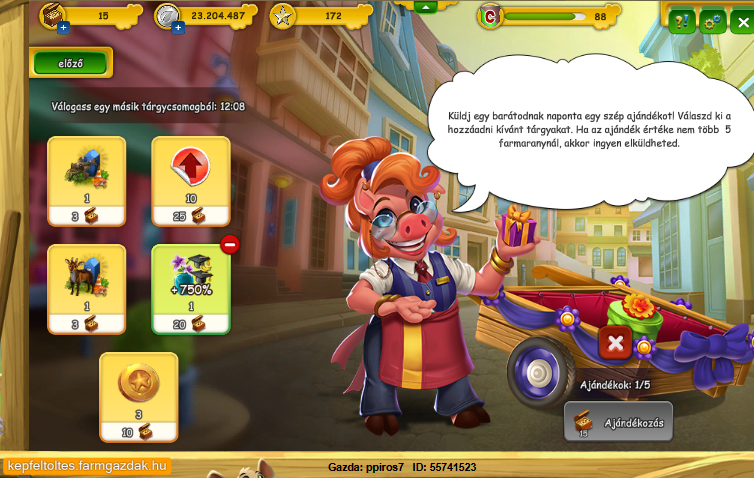Viewport: 754px width, 478px height.
Task: Send gifts with the Ajándékozás button
Action: [619, 421]
